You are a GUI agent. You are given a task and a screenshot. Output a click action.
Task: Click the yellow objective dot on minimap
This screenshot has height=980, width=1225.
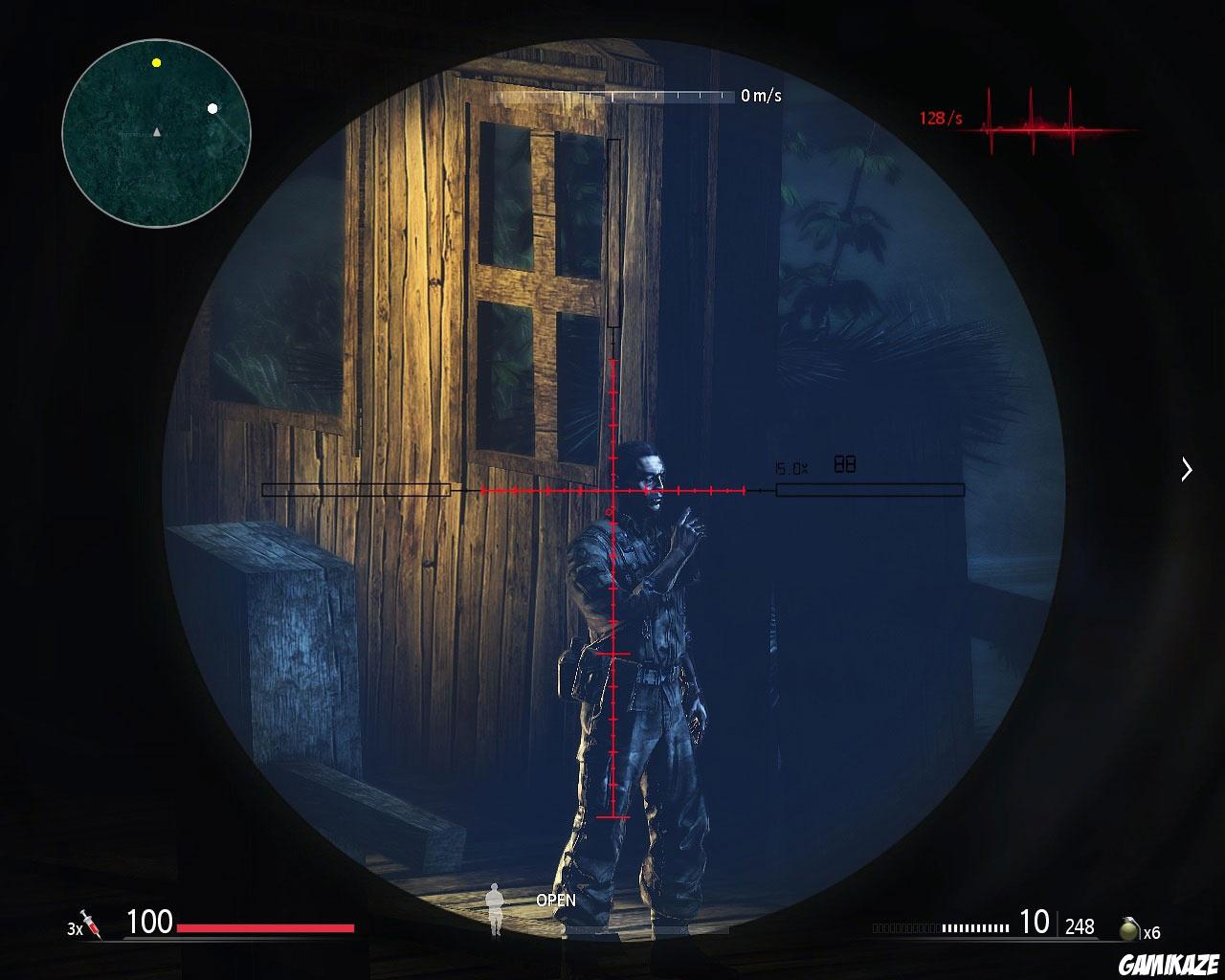156,64
